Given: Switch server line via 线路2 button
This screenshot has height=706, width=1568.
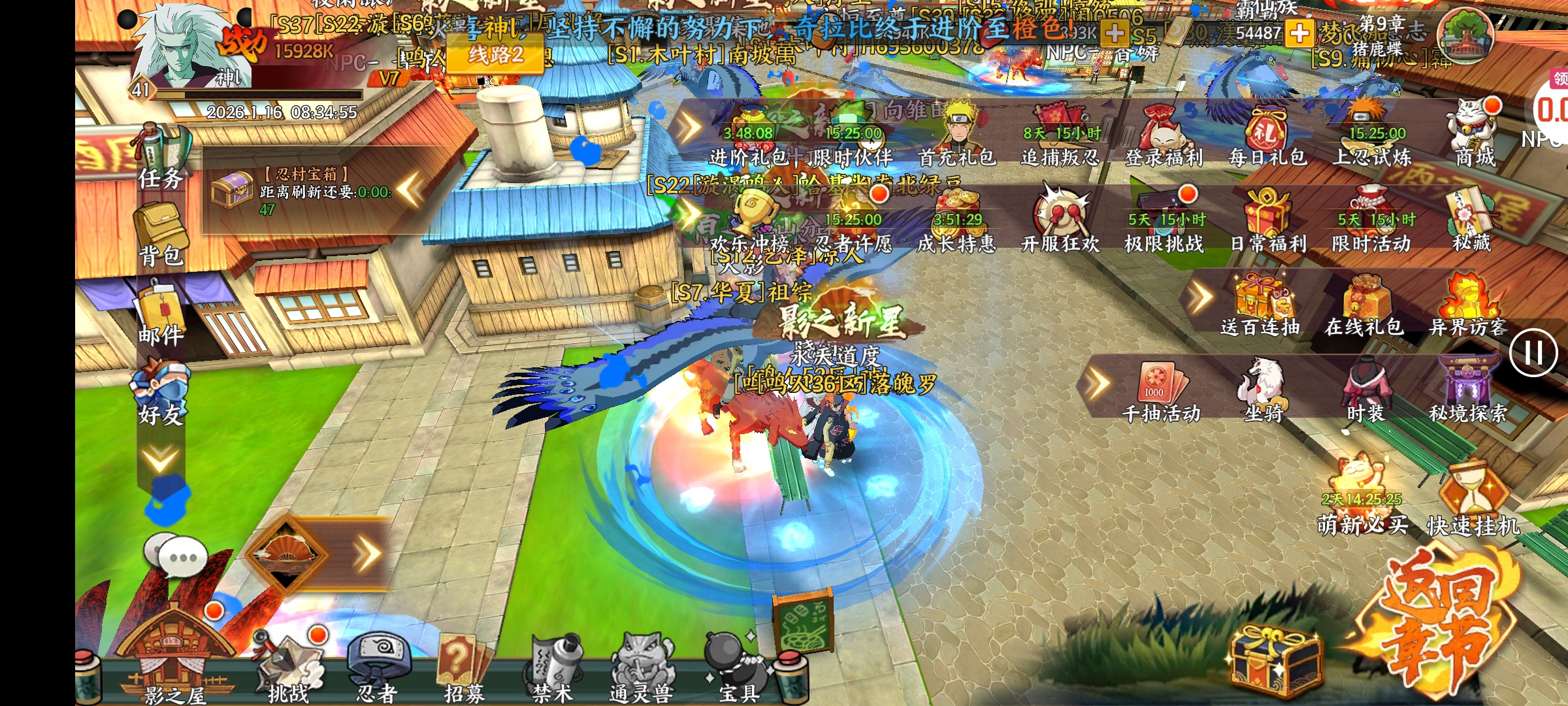Looking at the screenshot, I should [x=495, y=54].
